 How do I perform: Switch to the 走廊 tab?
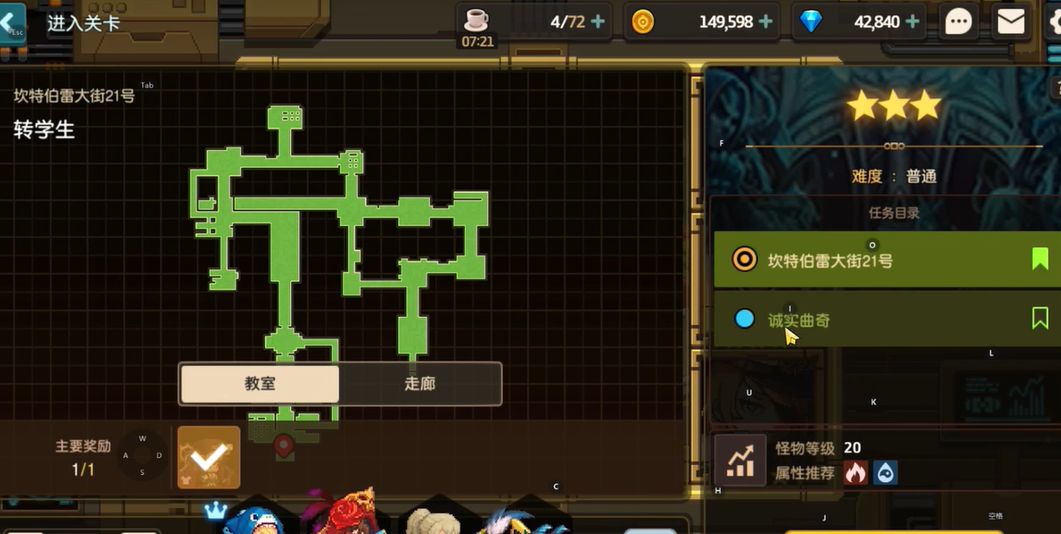(x=420, y=383)
